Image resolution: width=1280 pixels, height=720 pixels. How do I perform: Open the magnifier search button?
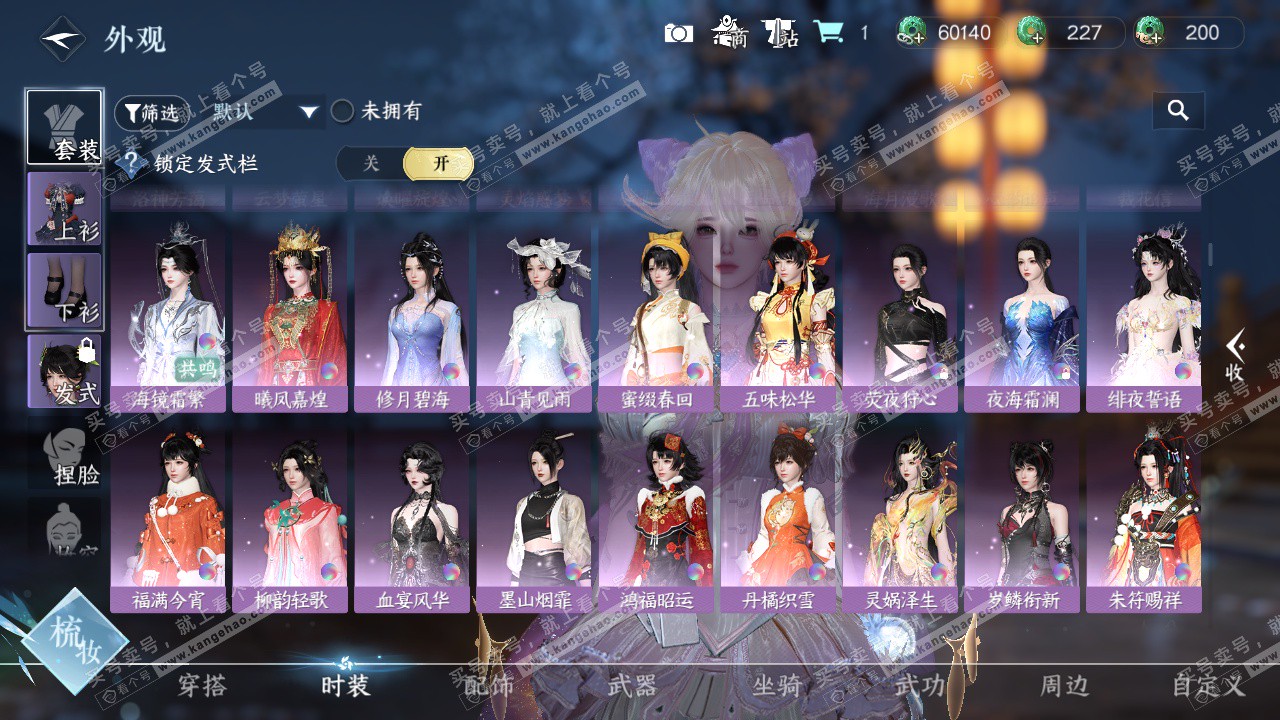coord(1178,111)
